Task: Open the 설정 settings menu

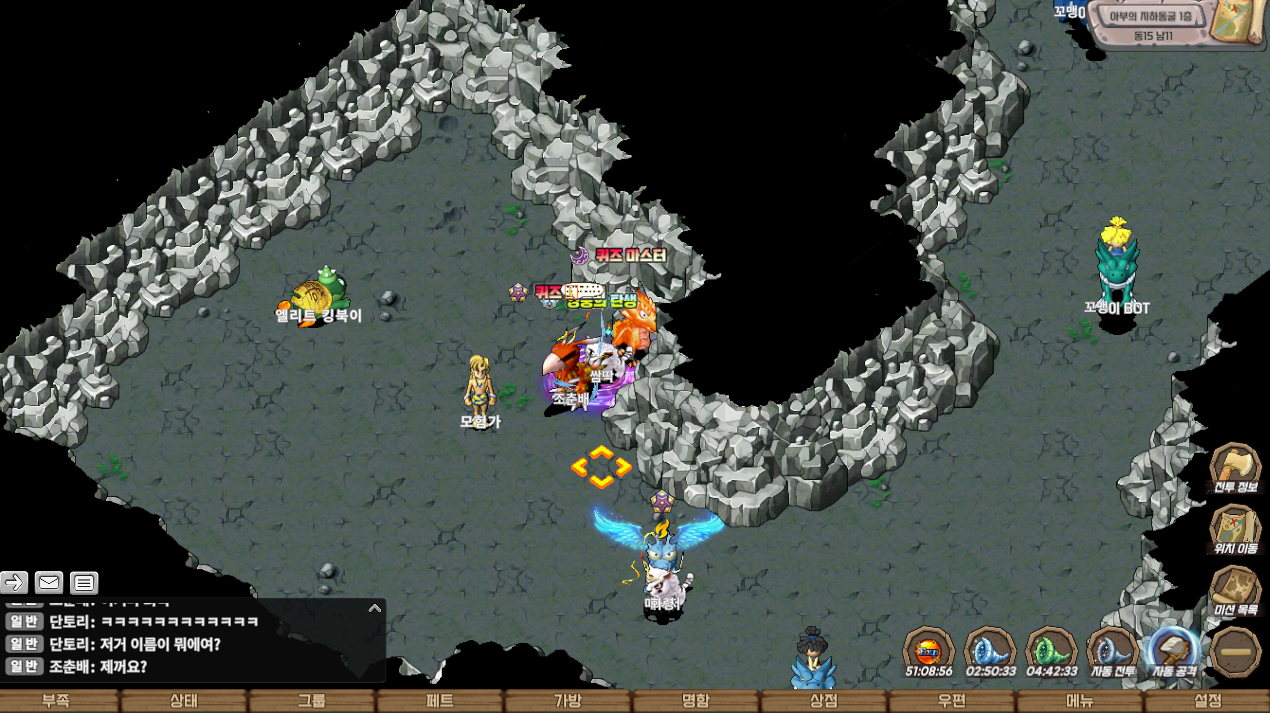Action: point(1208,701)
